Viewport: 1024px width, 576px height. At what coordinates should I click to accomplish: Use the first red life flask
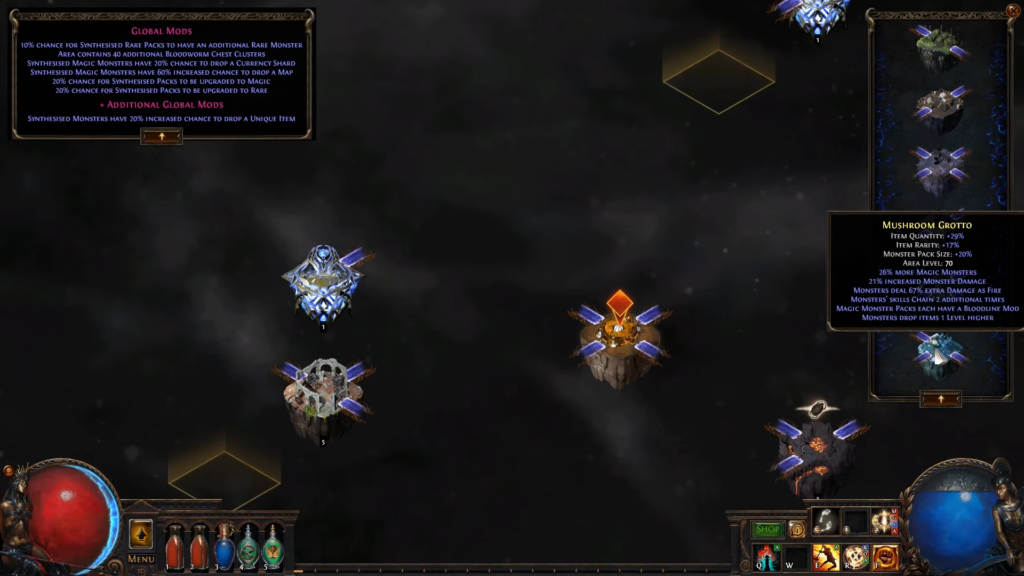174,547
